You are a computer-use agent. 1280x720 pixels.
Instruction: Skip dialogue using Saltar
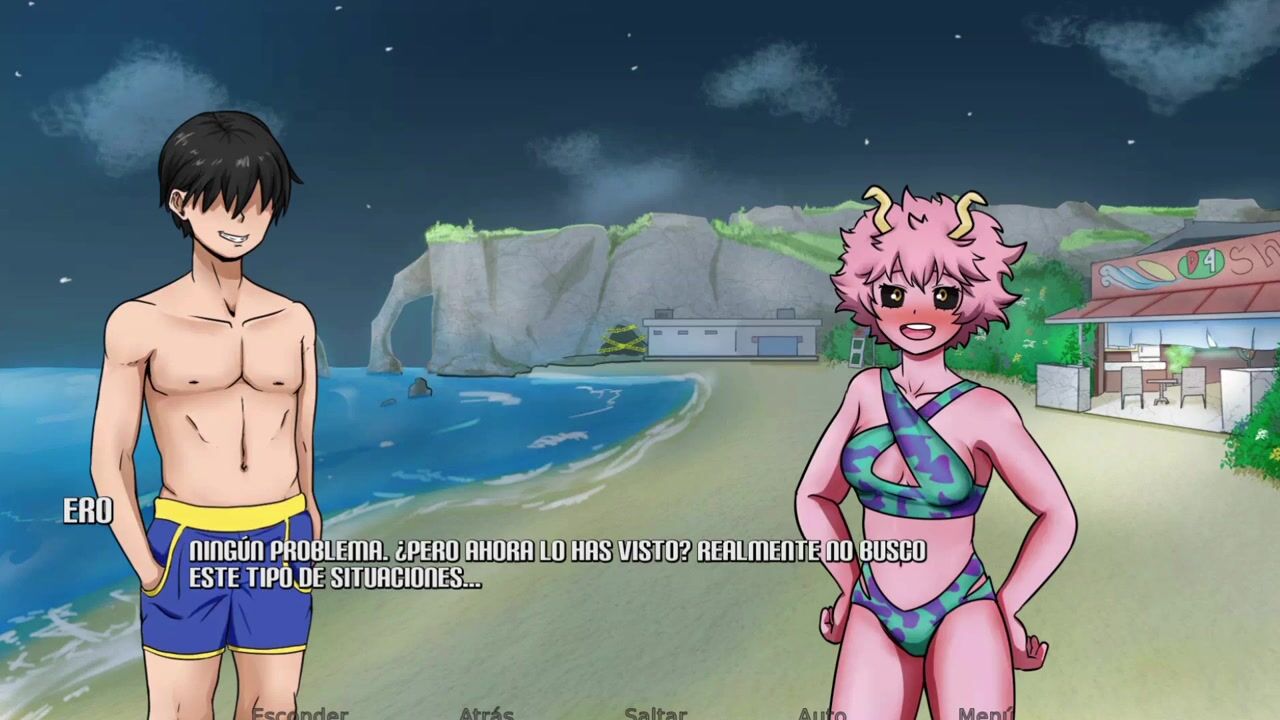tap(655, 714)
